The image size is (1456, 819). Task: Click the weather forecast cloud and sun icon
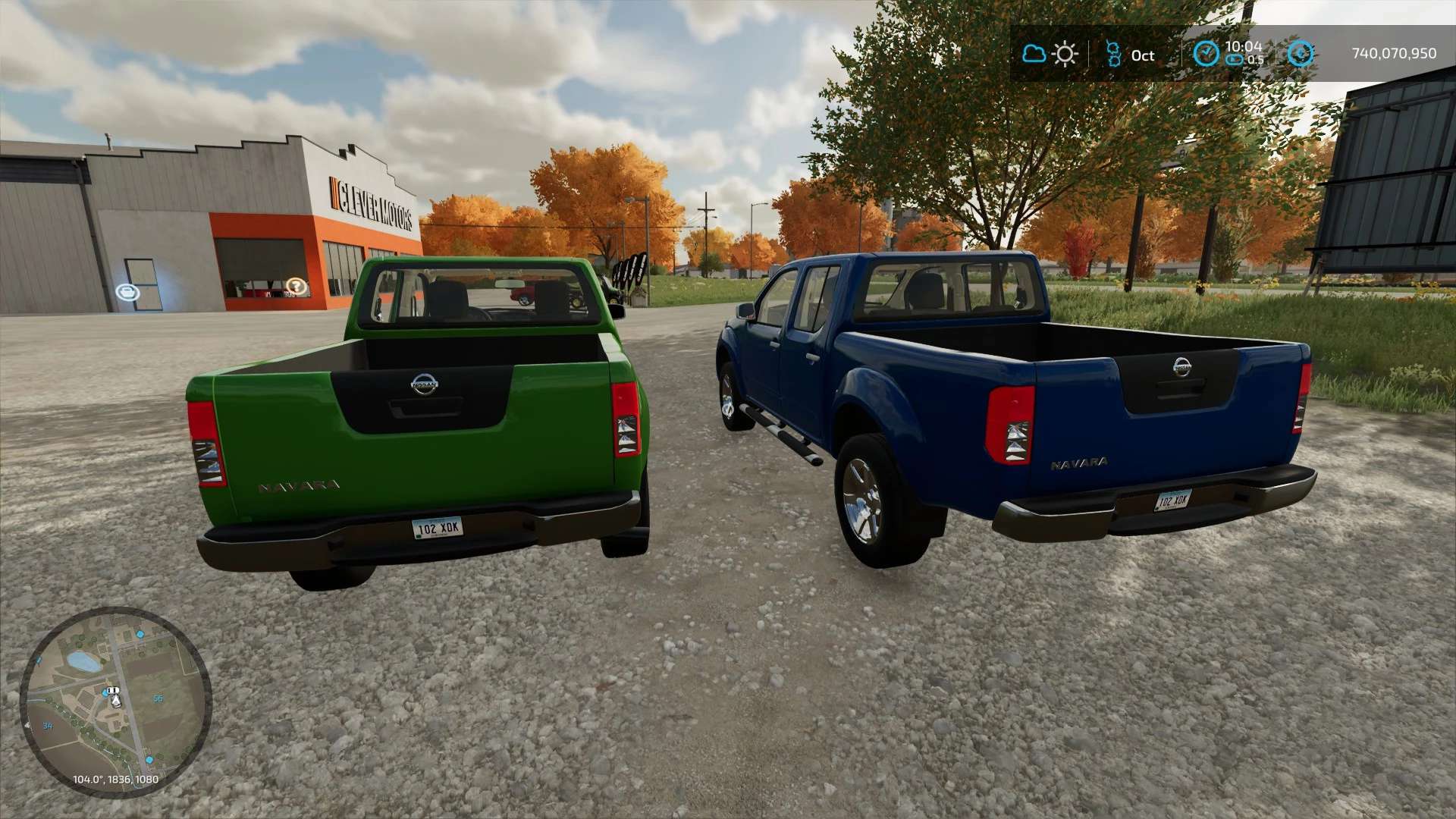(1050, 54)
